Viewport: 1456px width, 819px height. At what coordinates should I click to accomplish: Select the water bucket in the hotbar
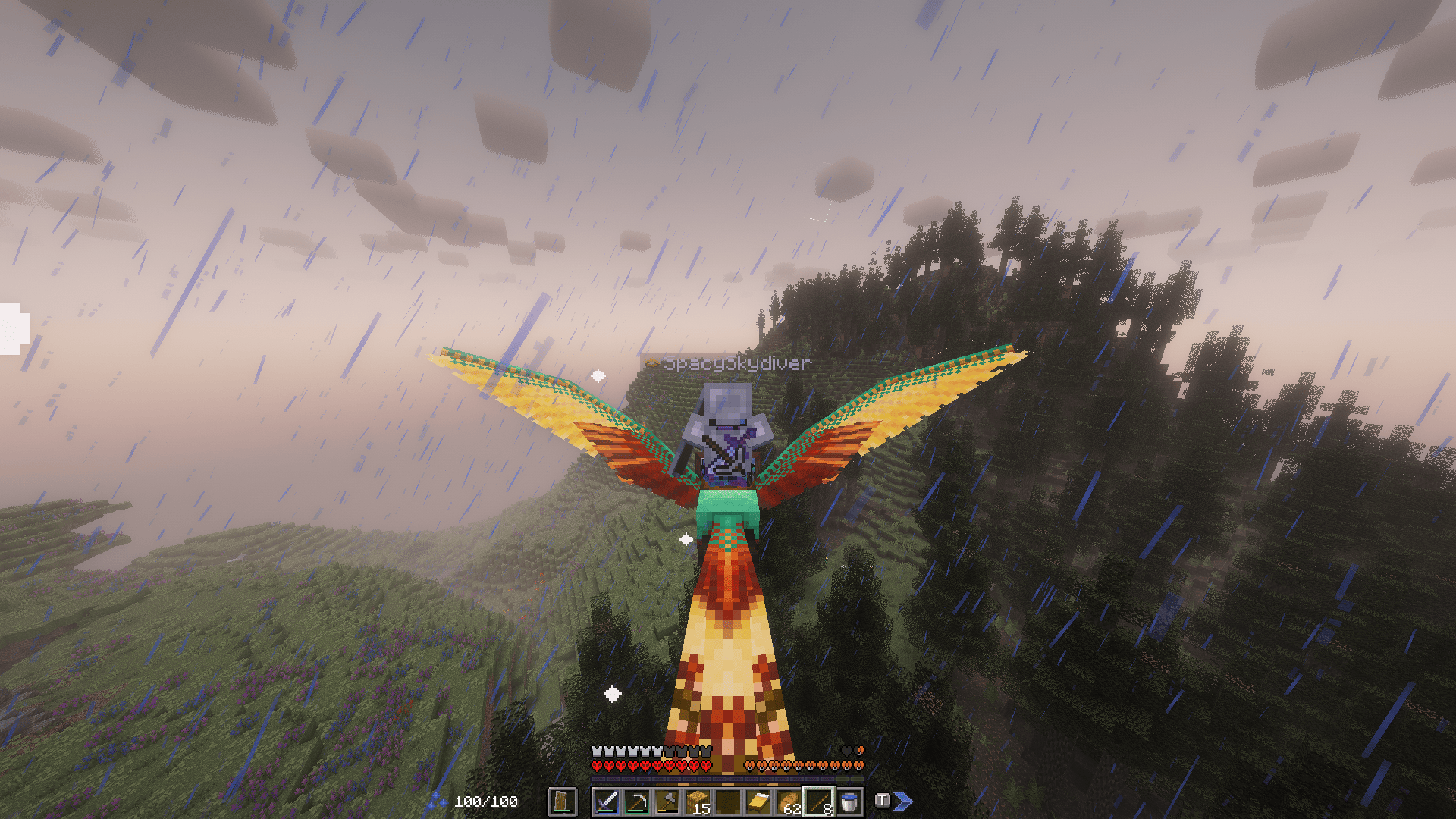click(x=848, y=801)
